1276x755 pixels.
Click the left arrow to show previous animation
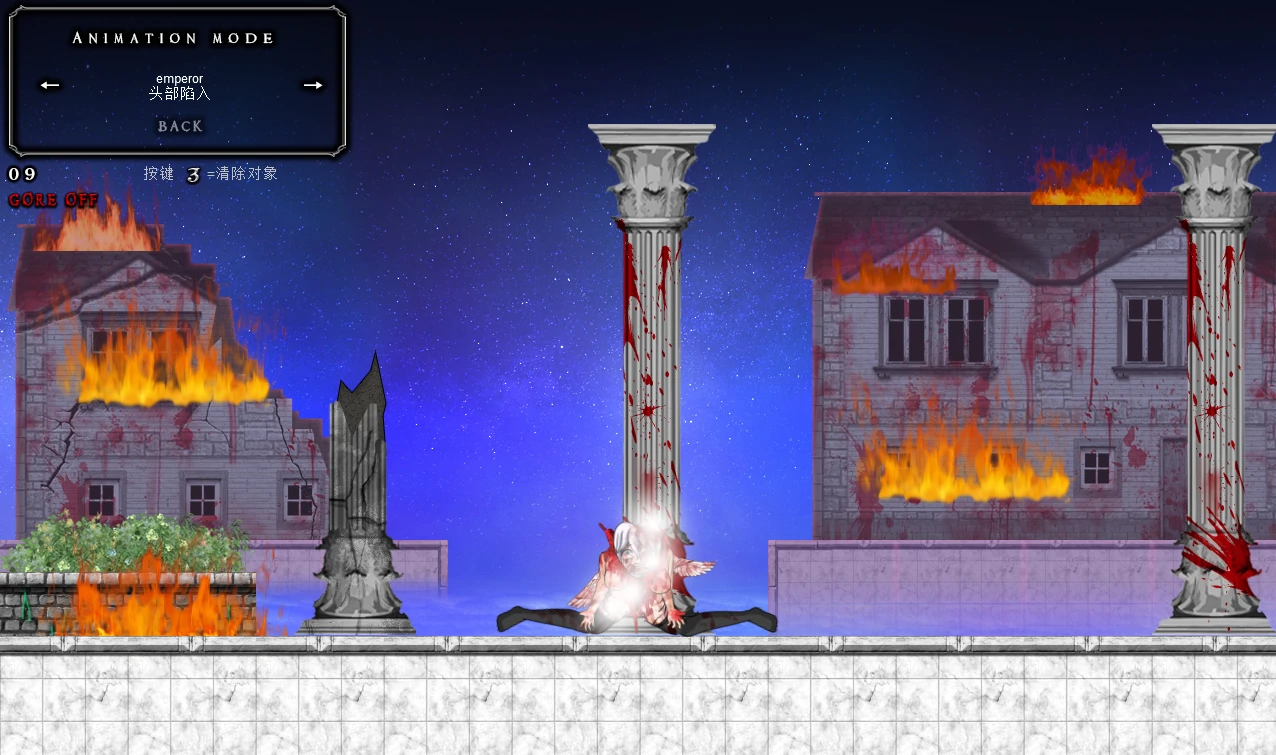point(50,85)
